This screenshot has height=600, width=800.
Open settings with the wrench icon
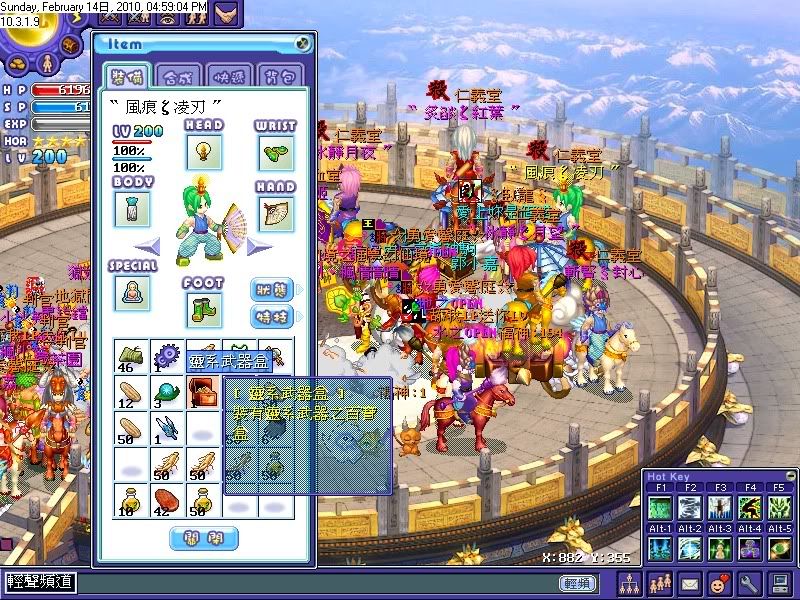coord(748,581)
